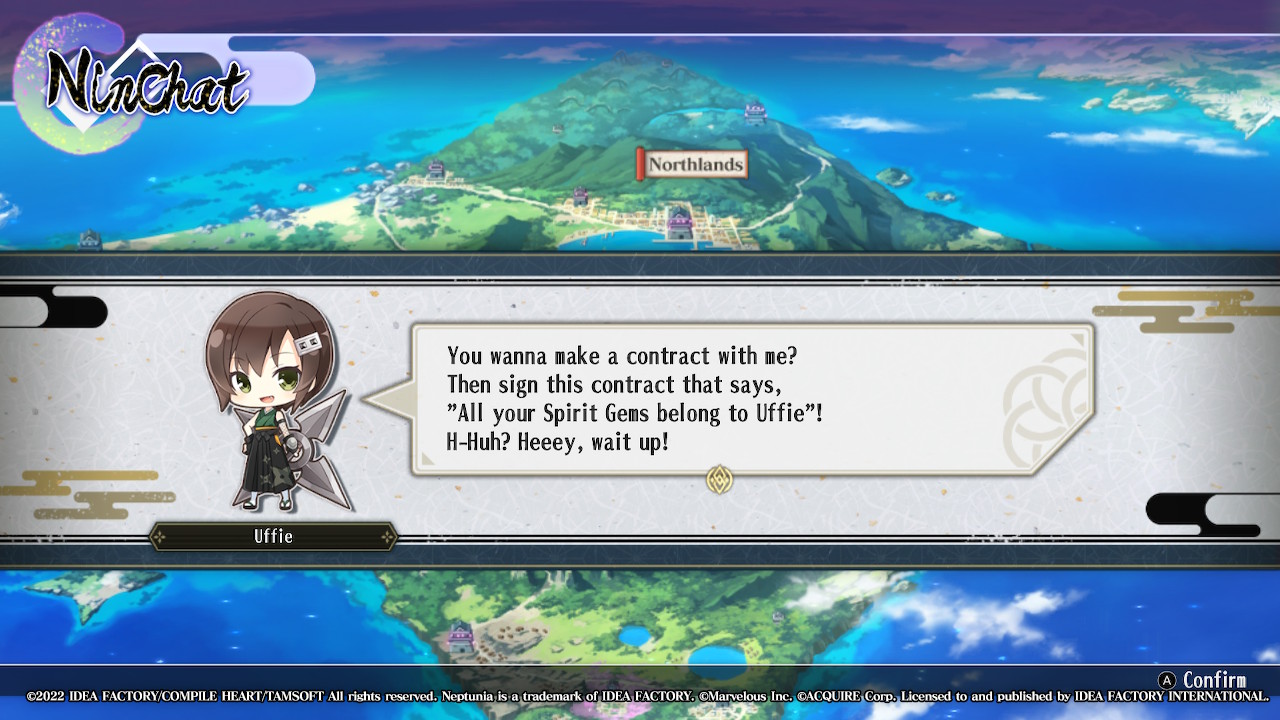Image resolution: width=1280 pixels, height=720 pixels.
Task: Advance Uffie's speech bubble text
Action: (750, 398)
